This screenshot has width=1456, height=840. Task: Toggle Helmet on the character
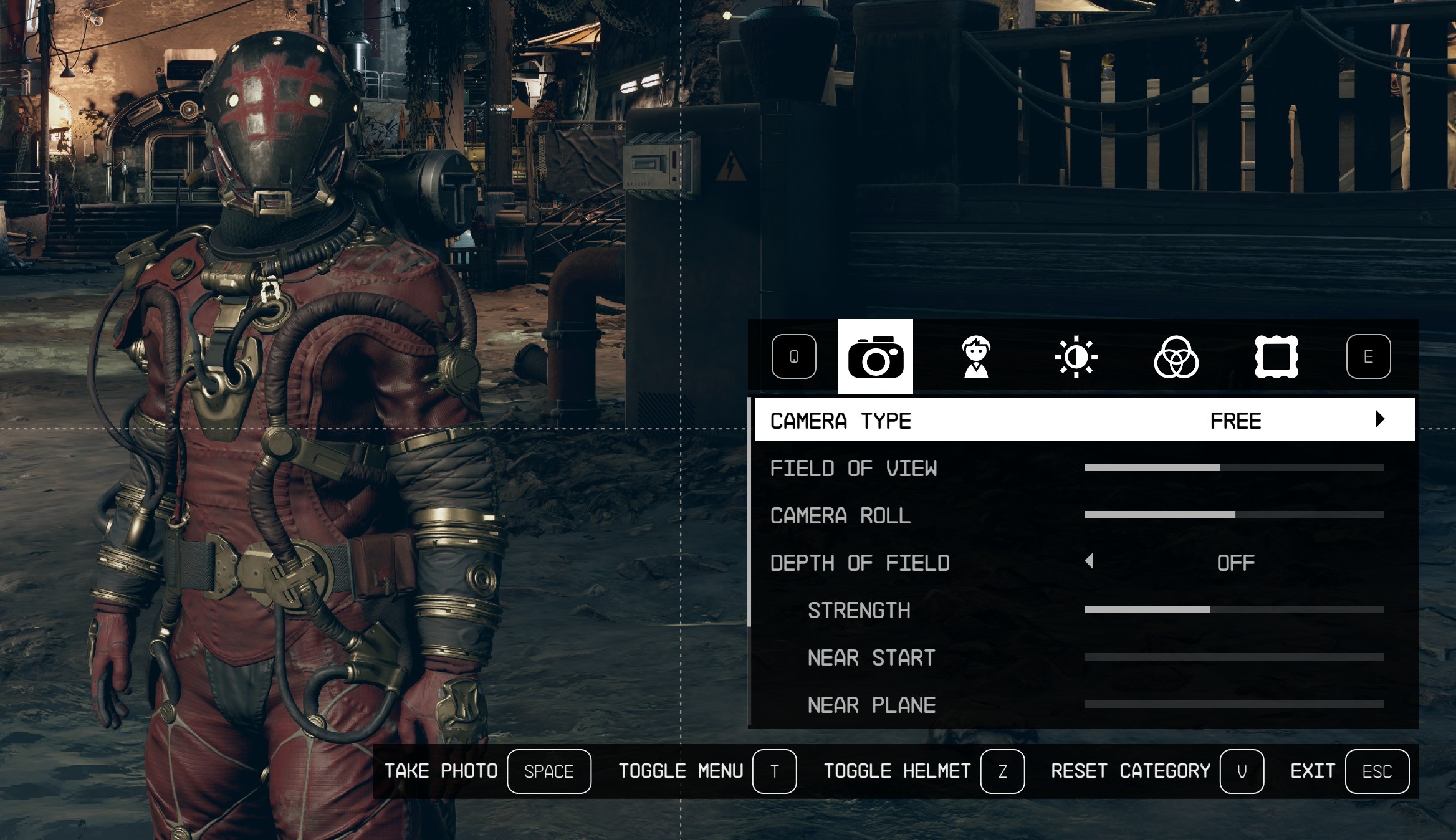1002,771
